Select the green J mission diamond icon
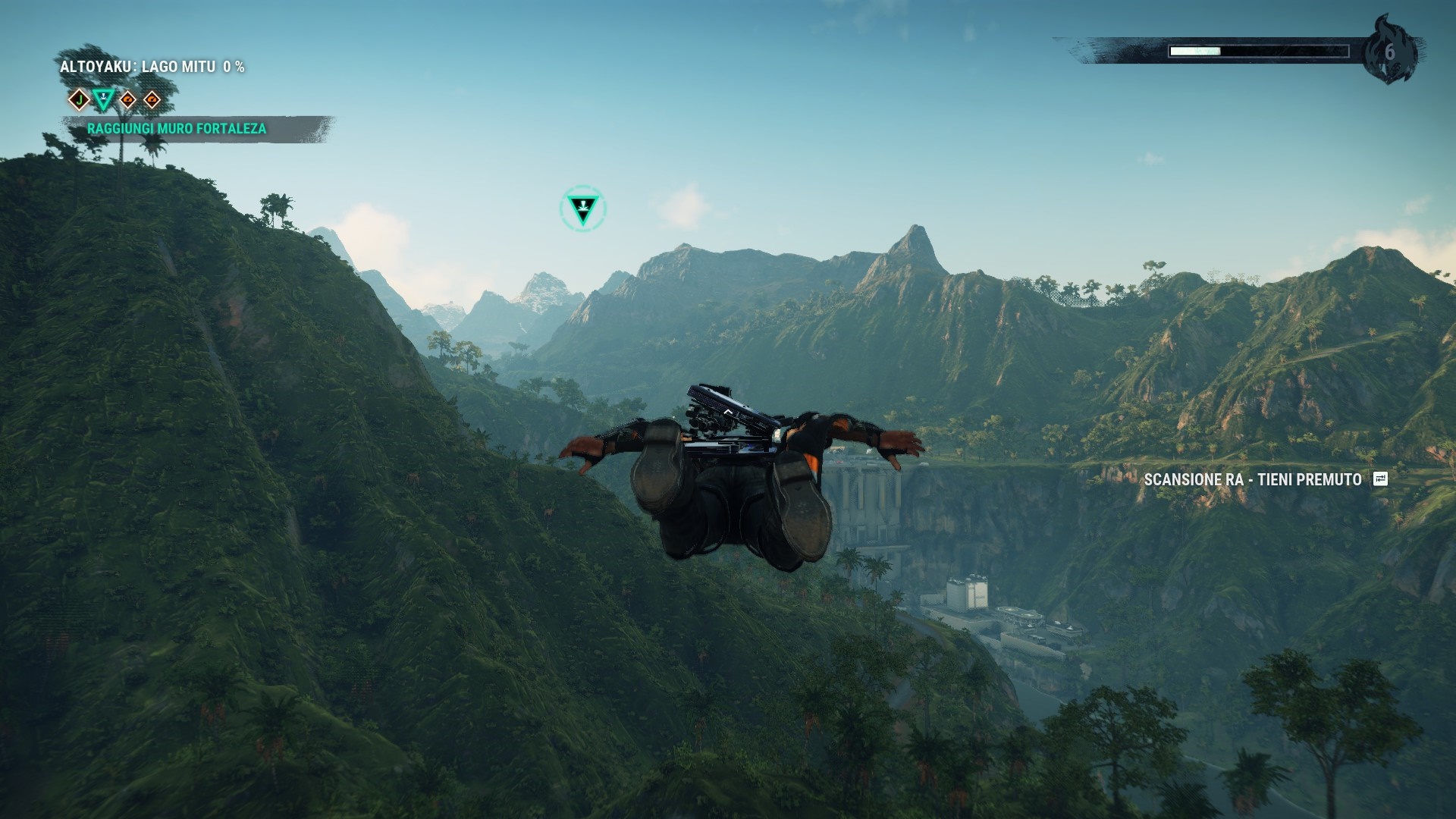This screenshot has width=1456, height=819. pyautogui.click(x=78, y=98)
